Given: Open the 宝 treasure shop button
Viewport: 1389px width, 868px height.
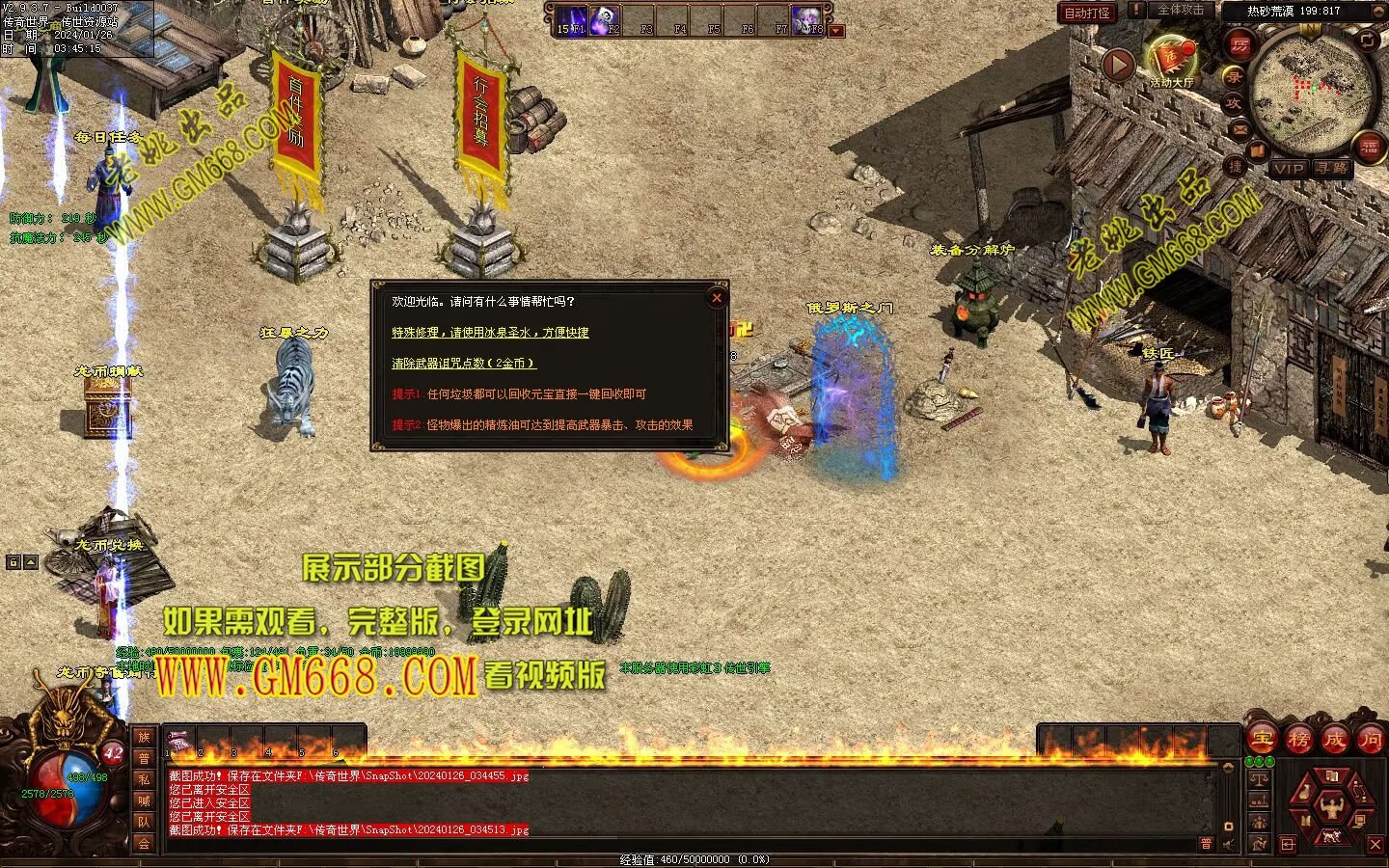Looking at the screenshot, I should (1262, 740).
